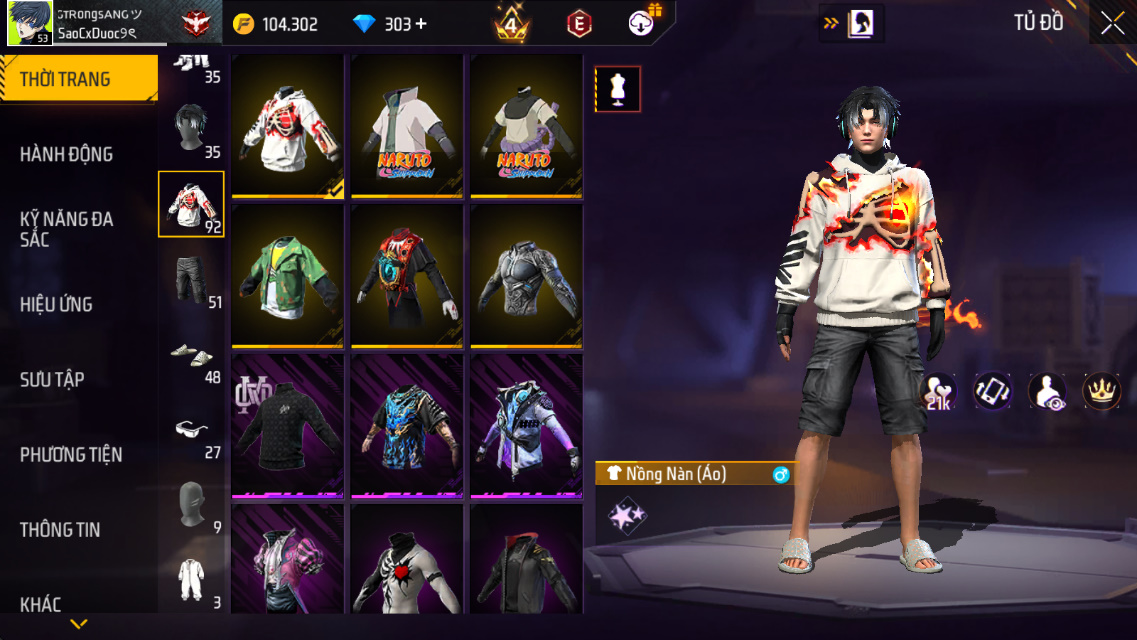The height and width of the screenshot is (640, 1137).
Task: Select the face mask category
Action: (x=191, y=504)
